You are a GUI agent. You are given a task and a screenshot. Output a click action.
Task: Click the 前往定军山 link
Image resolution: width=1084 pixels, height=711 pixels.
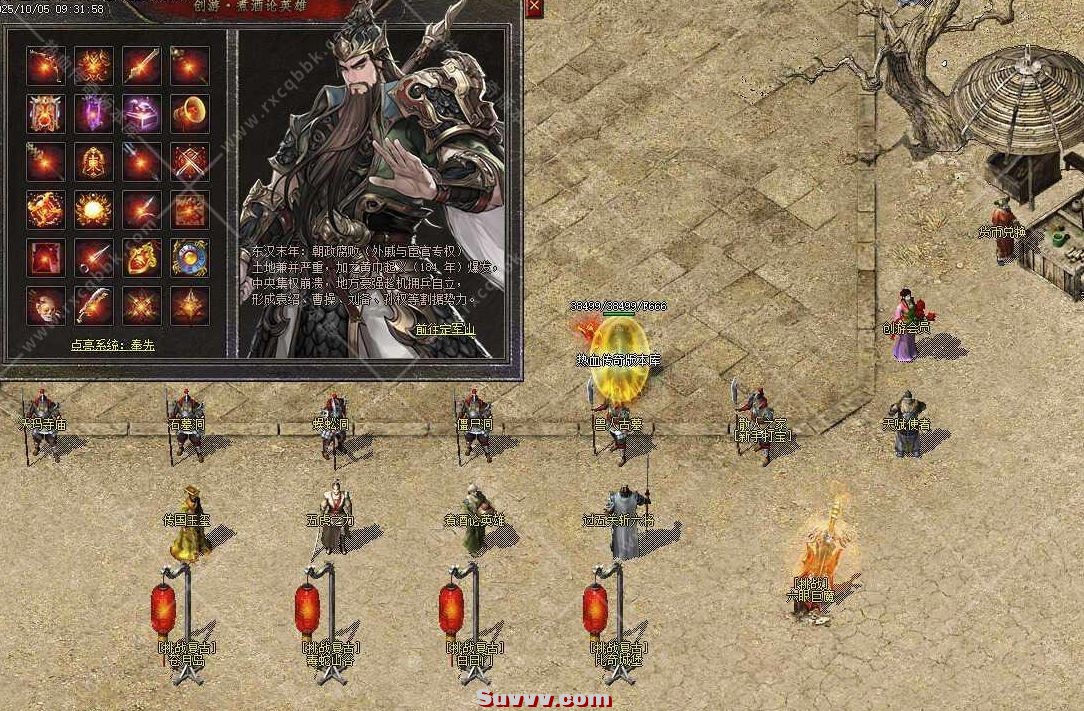[445, 328]
